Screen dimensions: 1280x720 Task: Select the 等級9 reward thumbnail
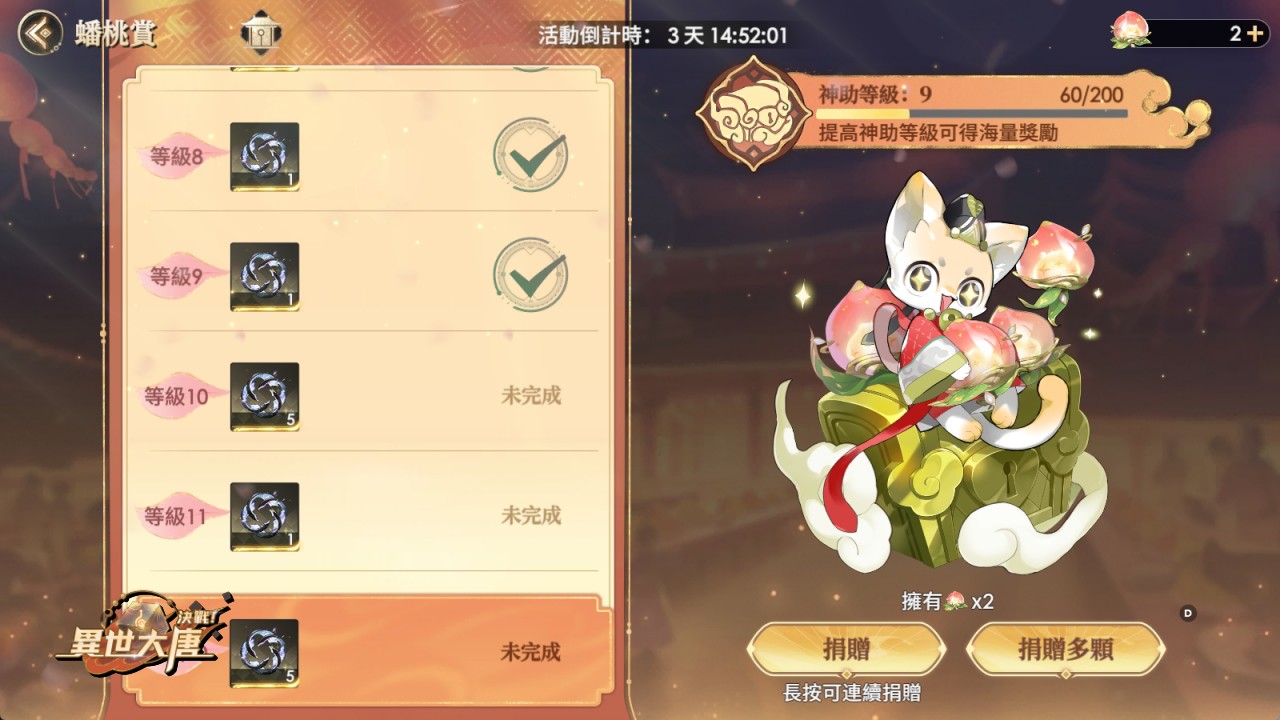[264, 275]
